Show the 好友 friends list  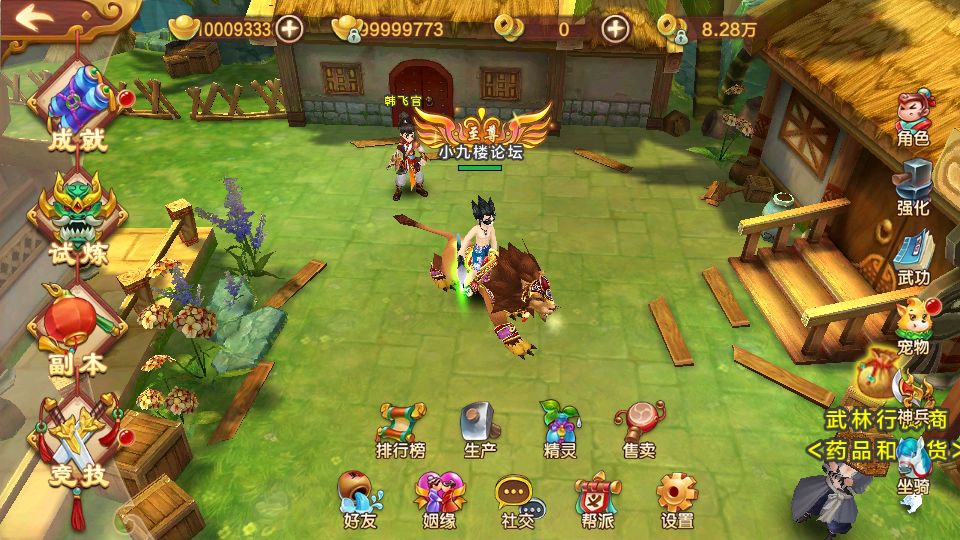point(360,499)
